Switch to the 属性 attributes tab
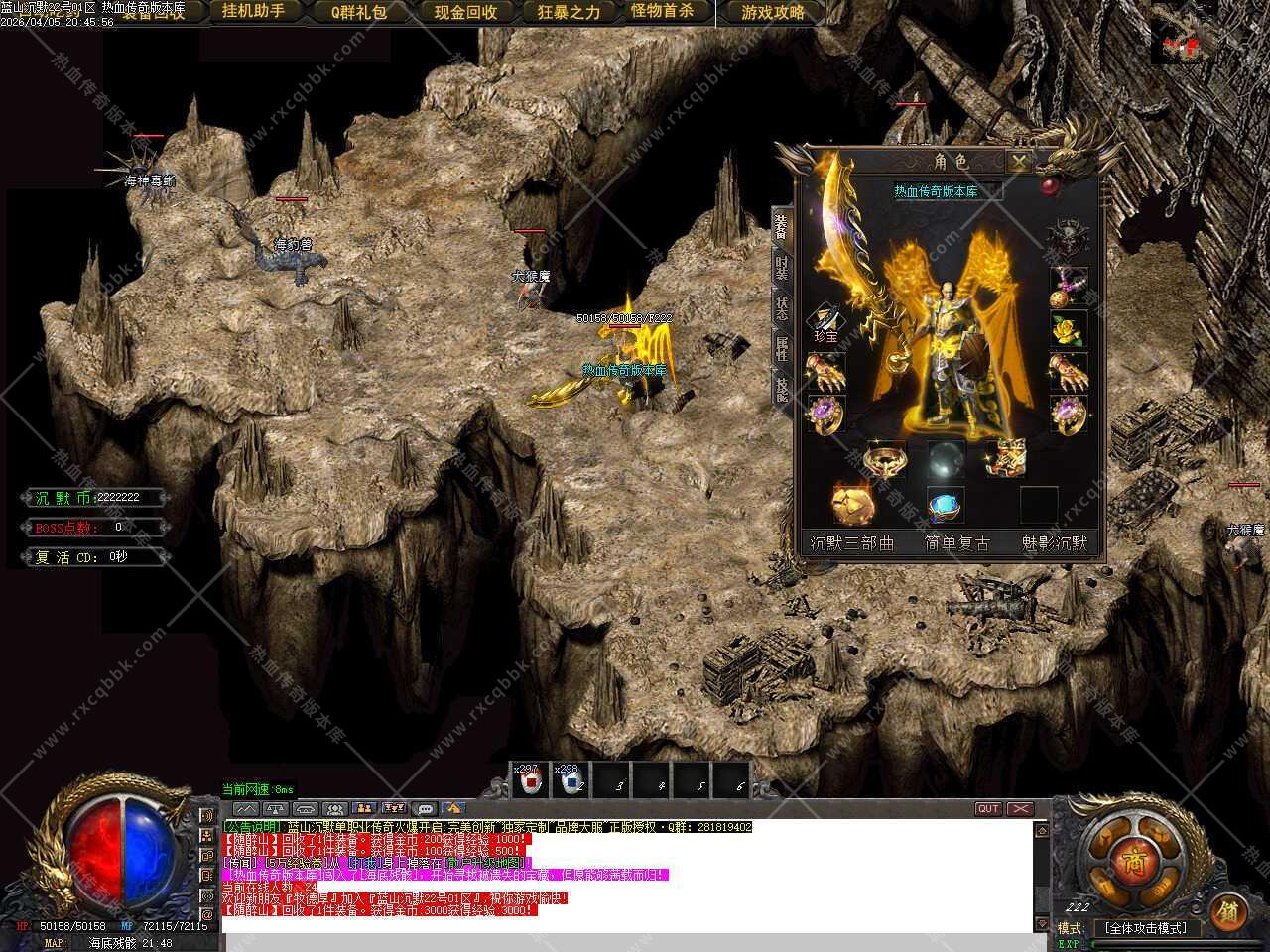 (x=782, y=348)
